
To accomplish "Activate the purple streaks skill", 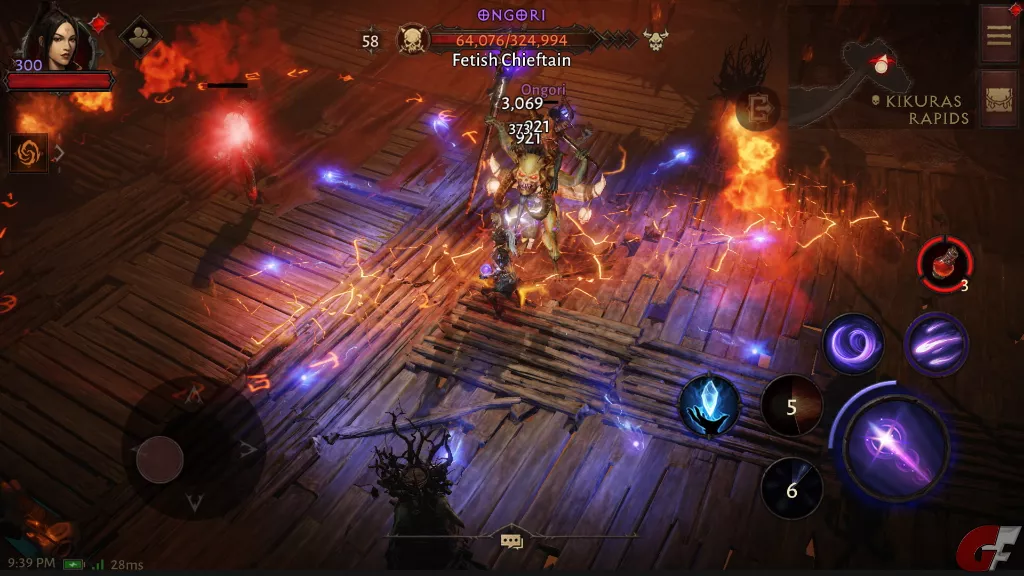I will [936, 344].
